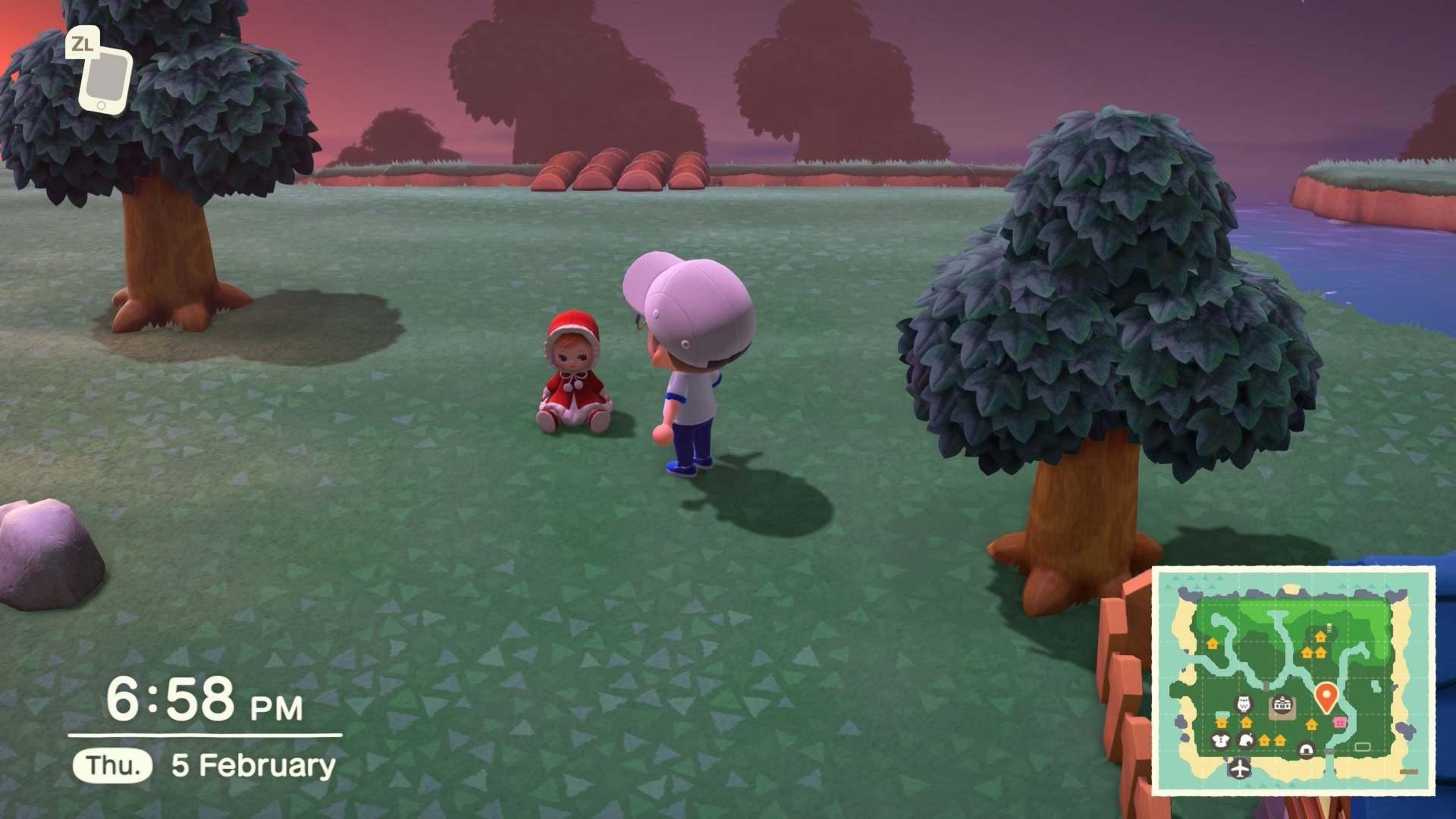Click the shirt tailor shop marker
Viewport: 1456px width, 819px height.
click(1220, 740)
